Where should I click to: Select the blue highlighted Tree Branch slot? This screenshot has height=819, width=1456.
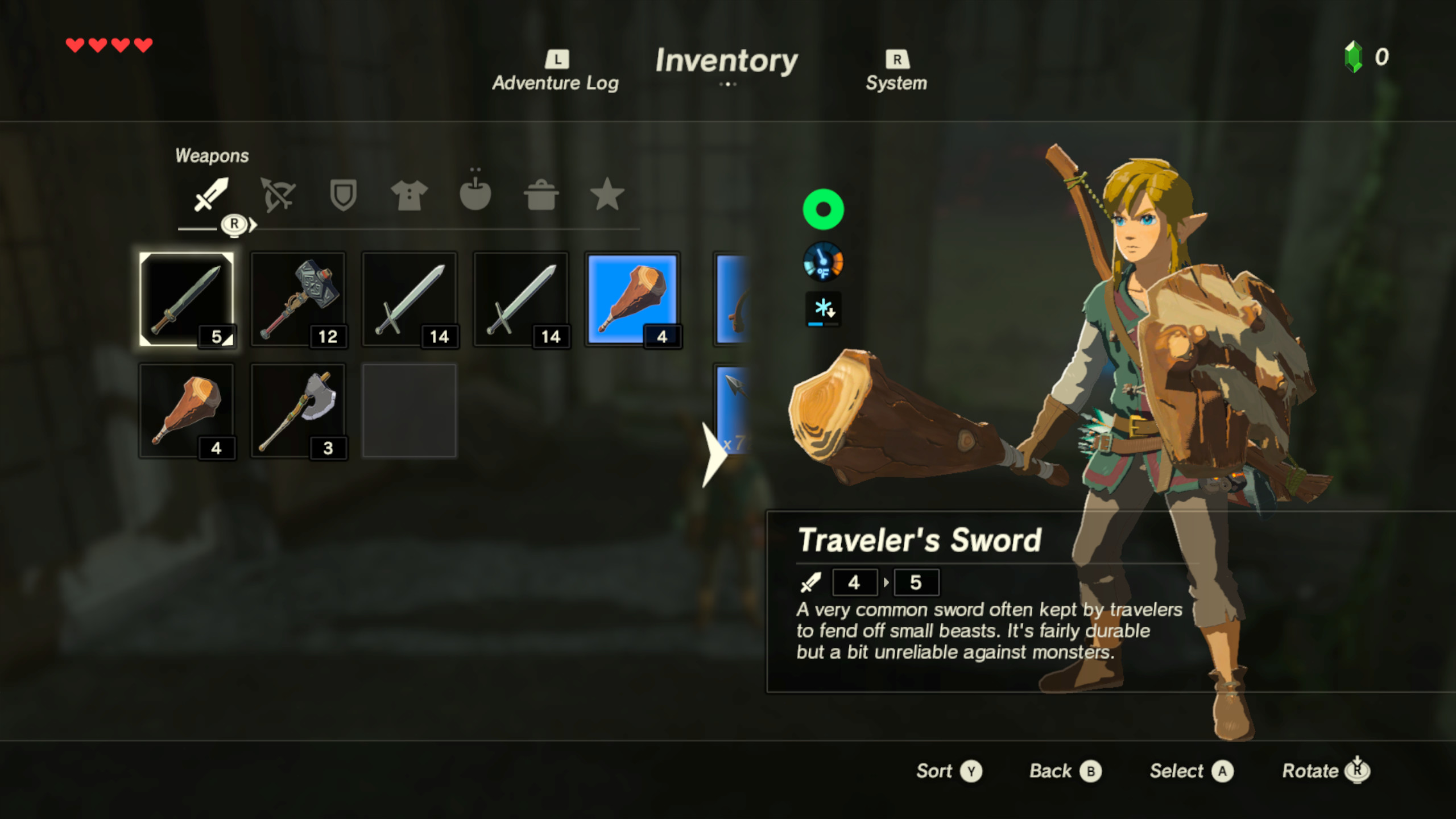pos(632,299)
